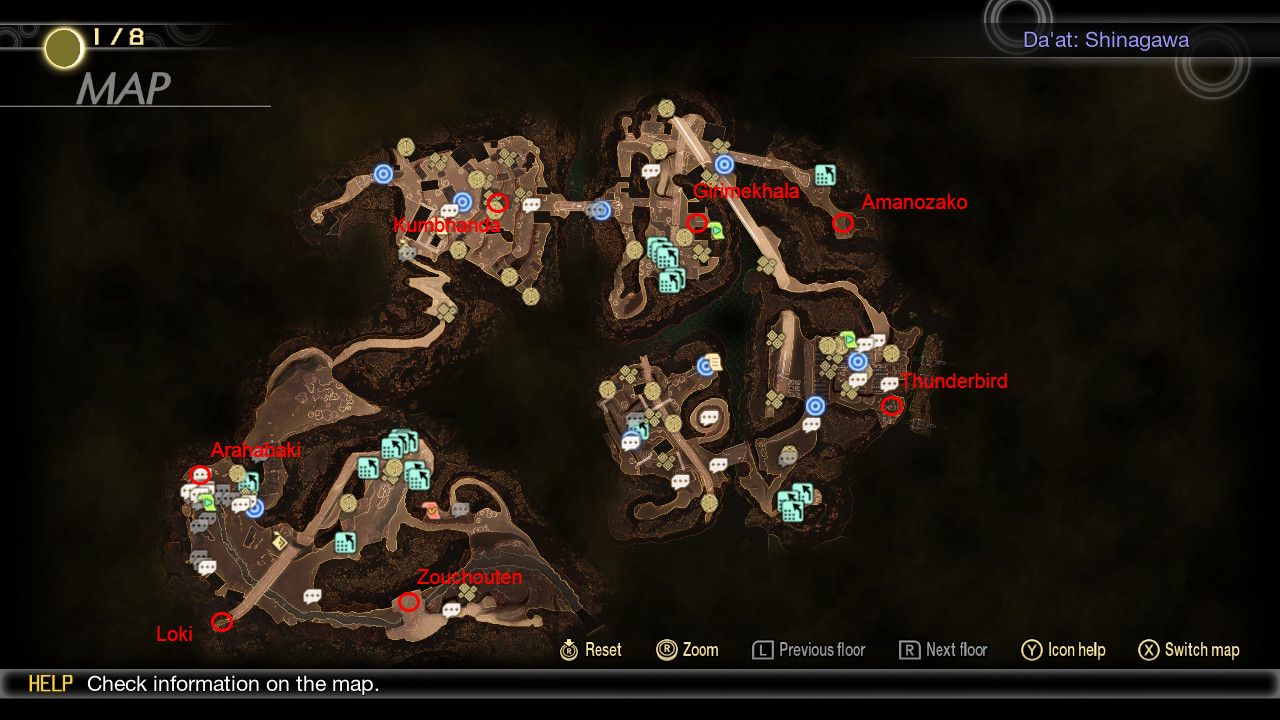Select a teal vending machine icon near Arahabaki
The image size is (1280, 720).
pyautogui.click(x=250, y=481)
